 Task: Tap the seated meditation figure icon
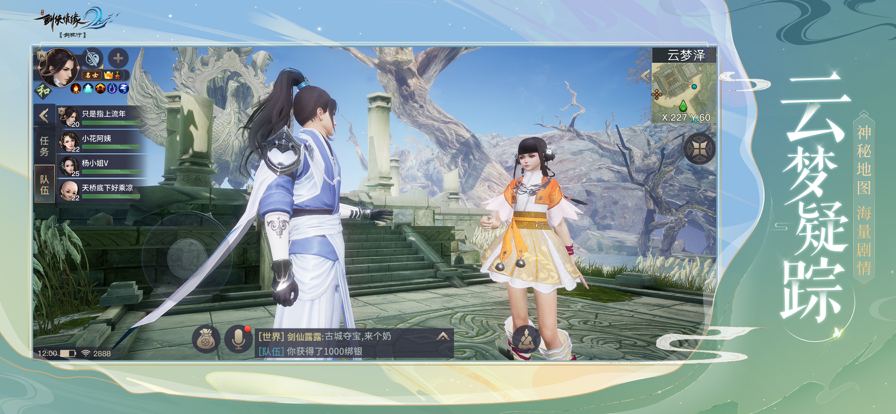pos(524,339)
